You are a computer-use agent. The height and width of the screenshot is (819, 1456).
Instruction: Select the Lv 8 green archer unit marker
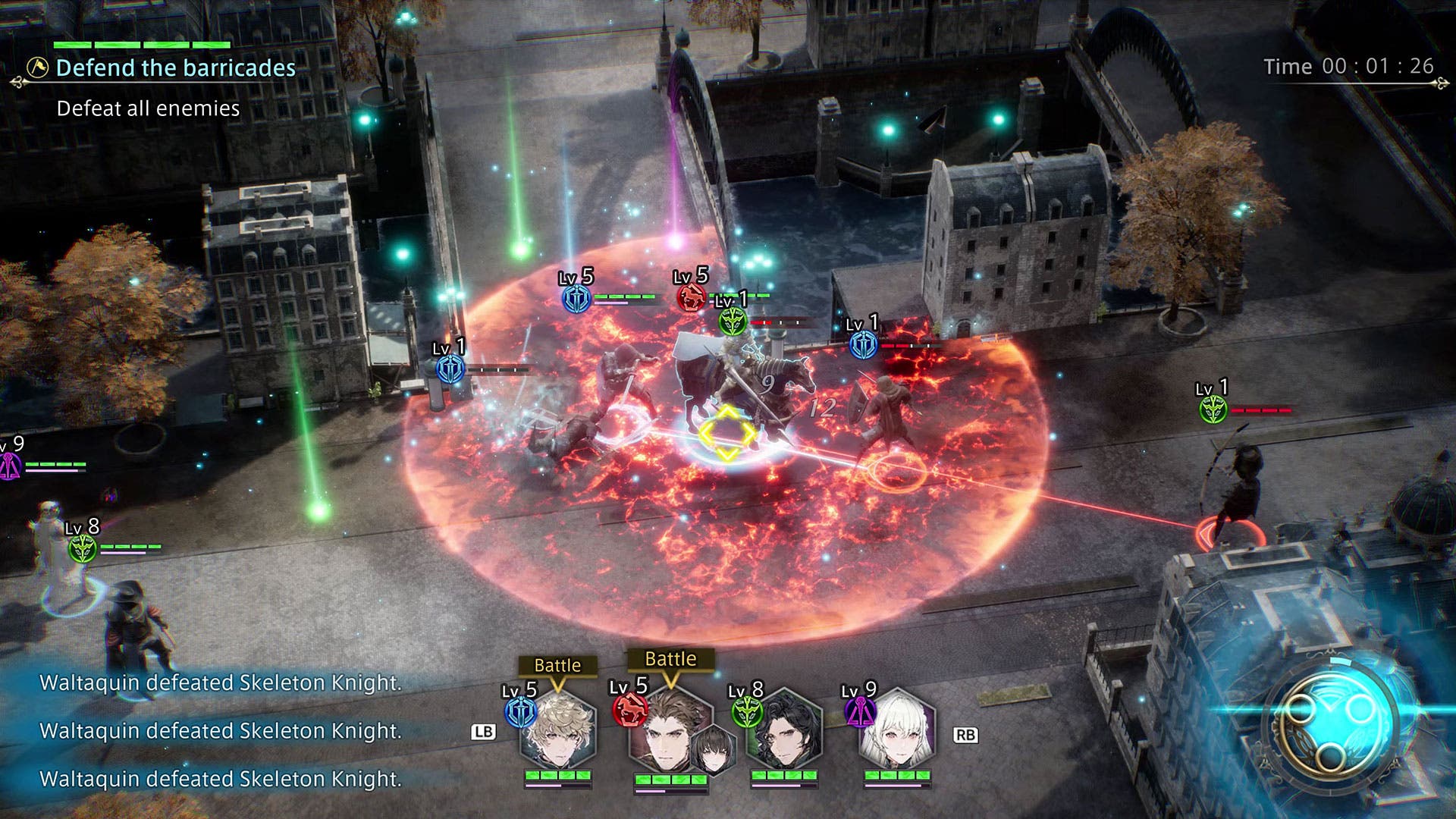pyautogui.click(x=83, y=548)
